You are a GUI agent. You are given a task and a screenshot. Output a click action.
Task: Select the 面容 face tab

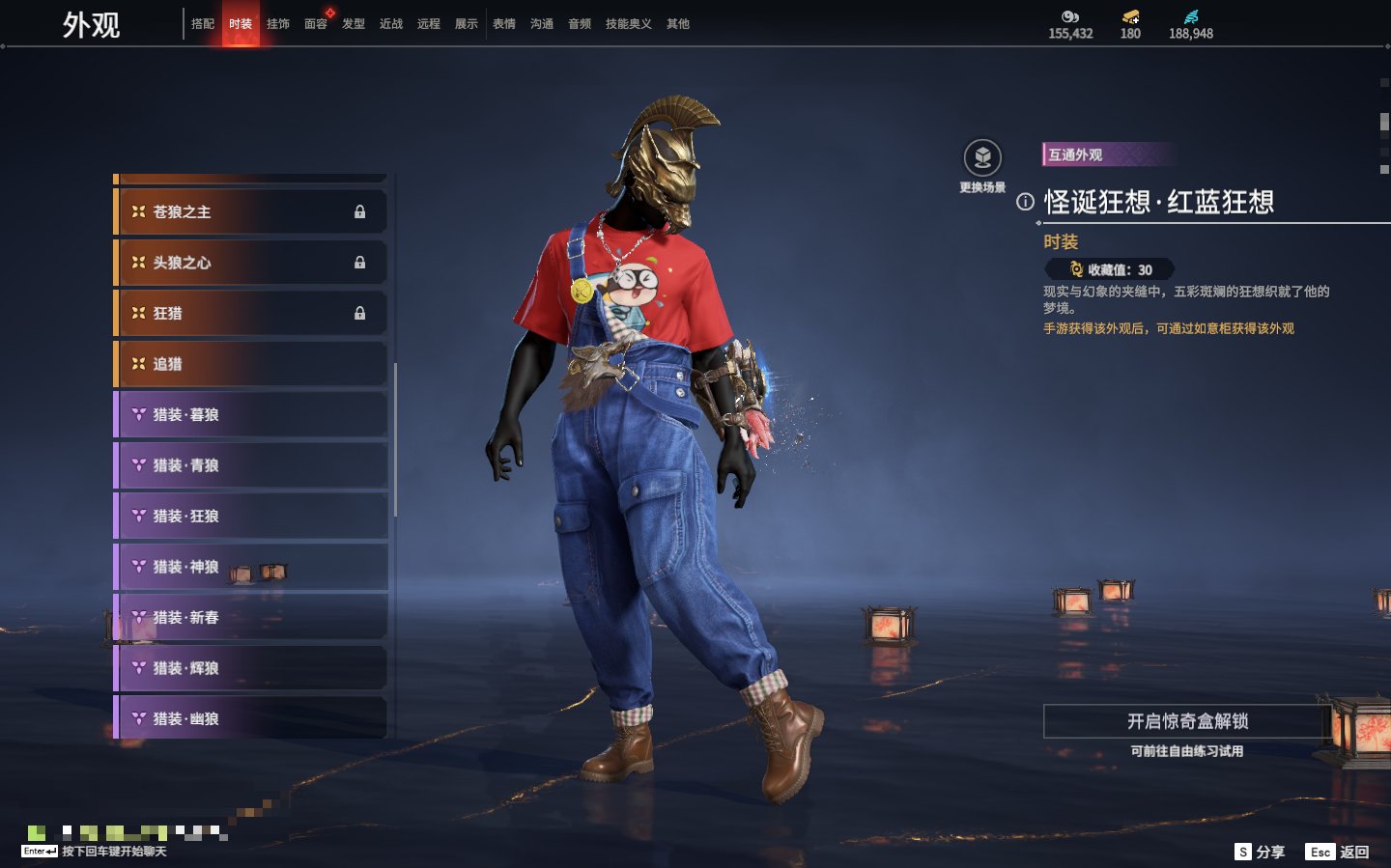pos(316,24)
